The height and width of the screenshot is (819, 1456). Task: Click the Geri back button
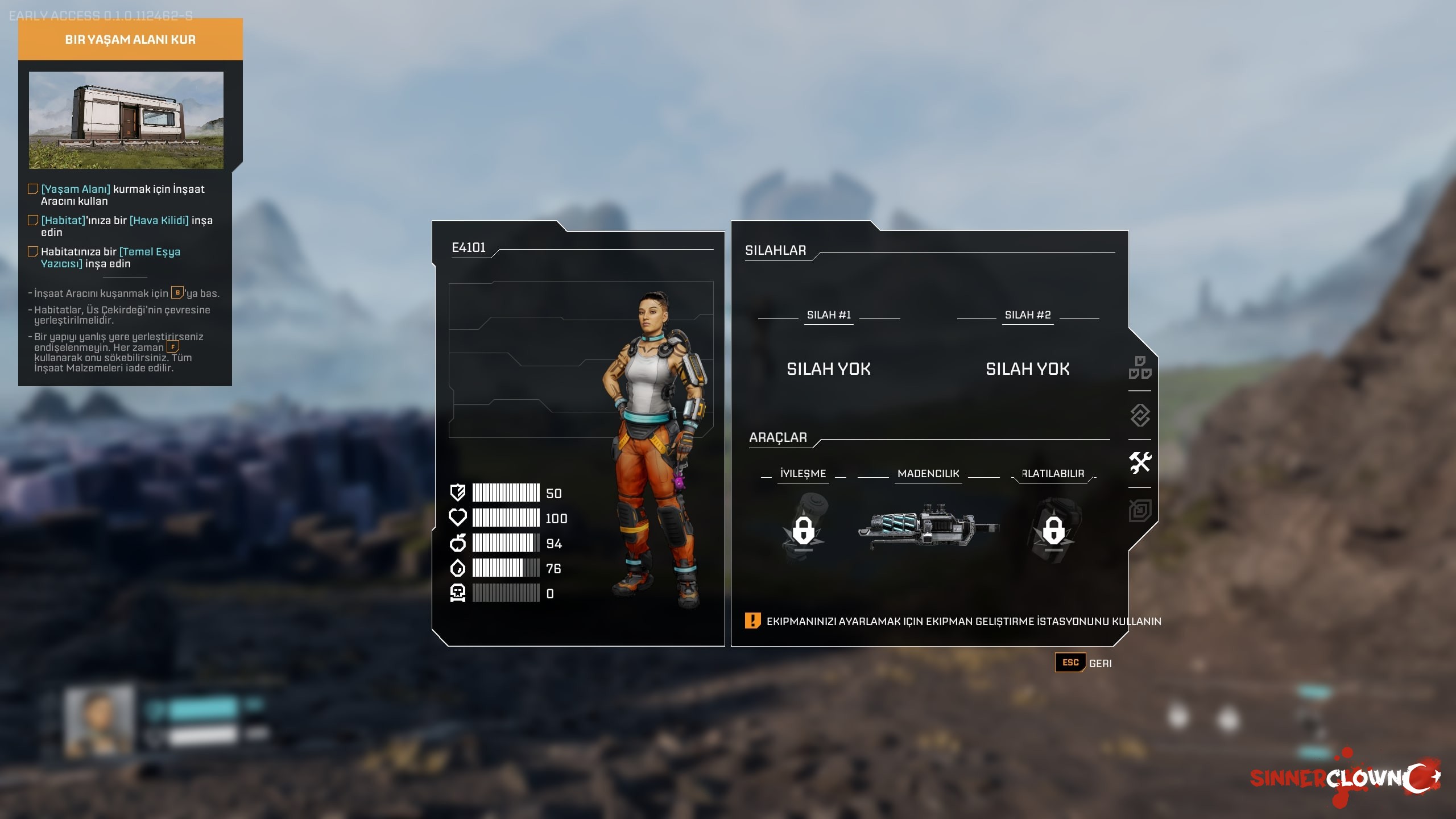pos(1084,663)
